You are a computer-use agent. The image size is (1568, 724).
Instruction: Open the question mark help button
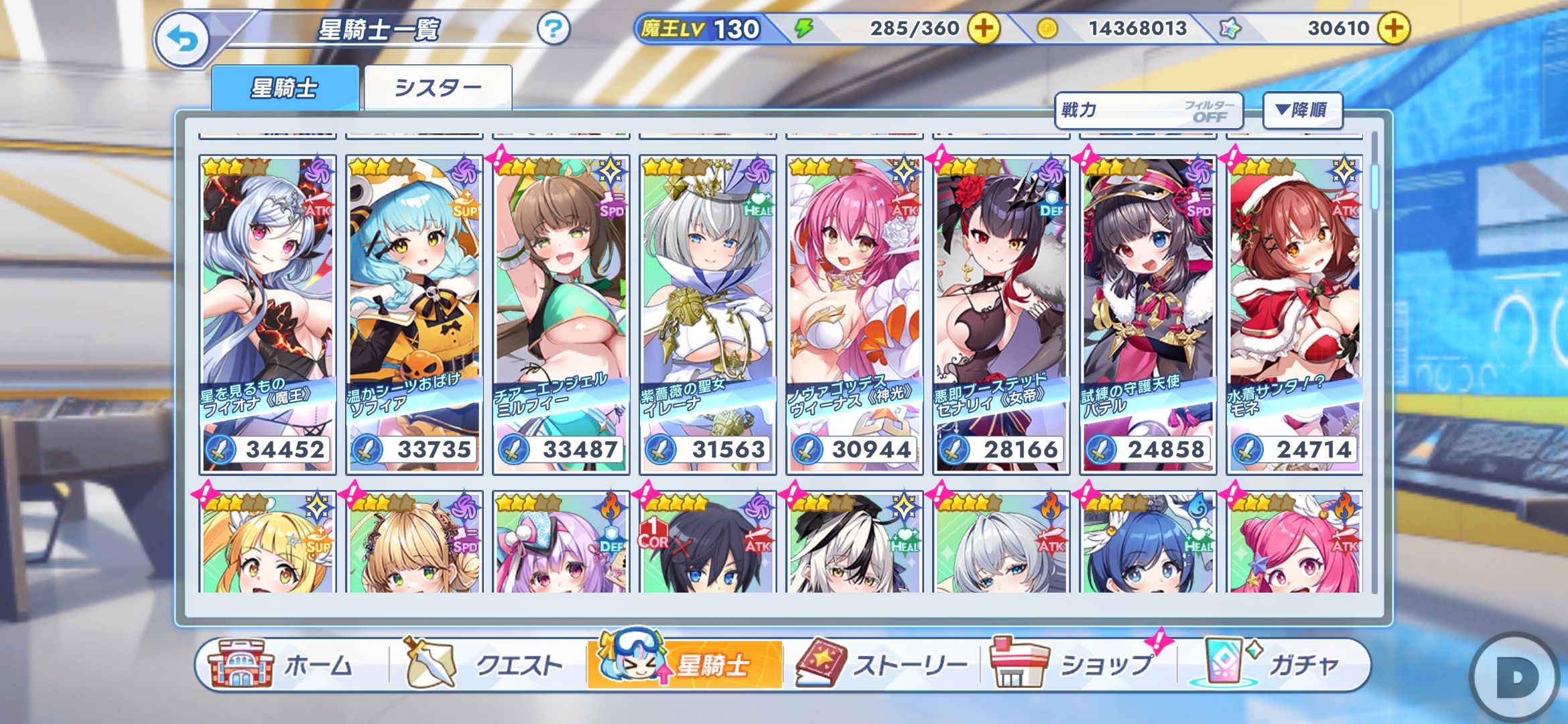click(553, 29)
